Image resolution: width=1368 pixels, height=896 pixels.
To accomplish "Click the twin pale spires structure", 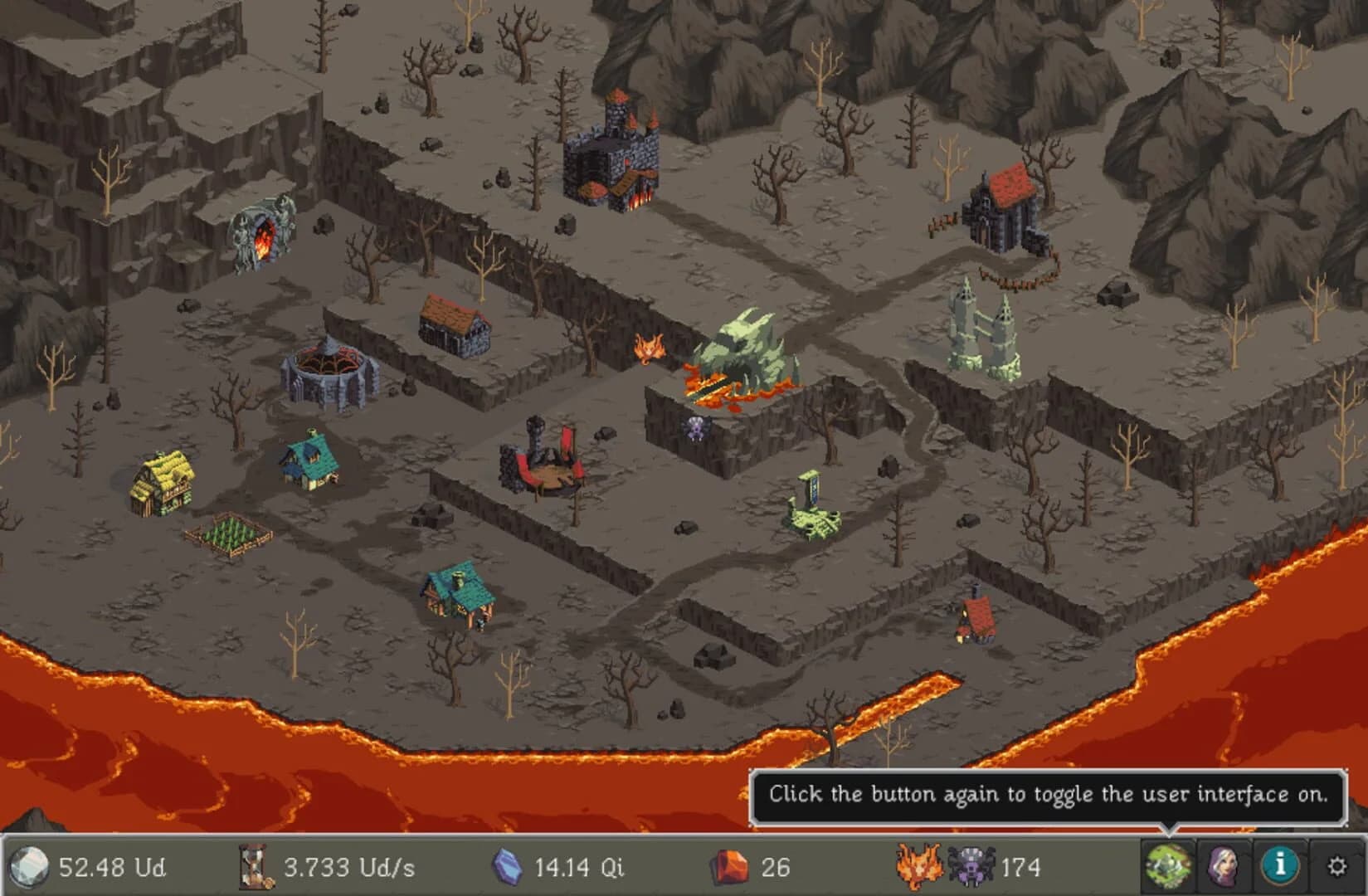I will (x=983, y=328).
